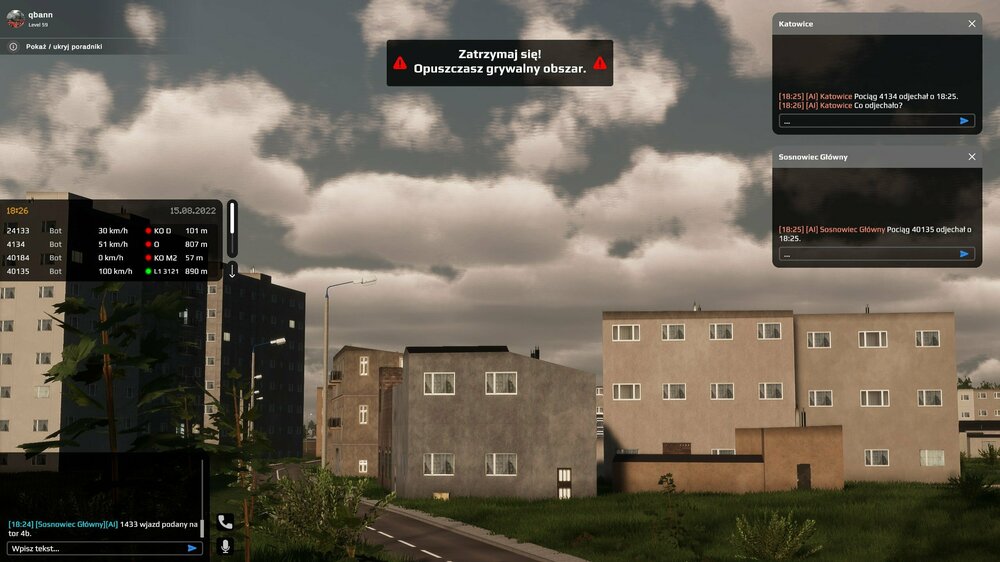
Task: Open the phone call icon
Action: (x=225, y=522)
